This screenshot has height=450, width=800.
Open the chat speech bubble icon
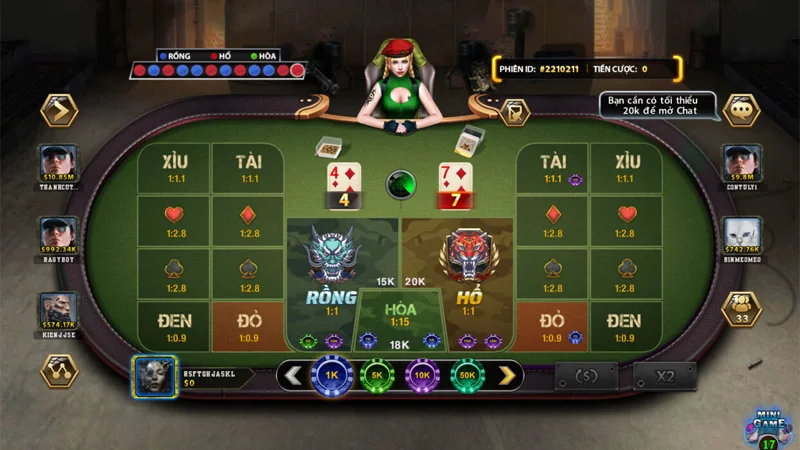(x=741, y=109)
